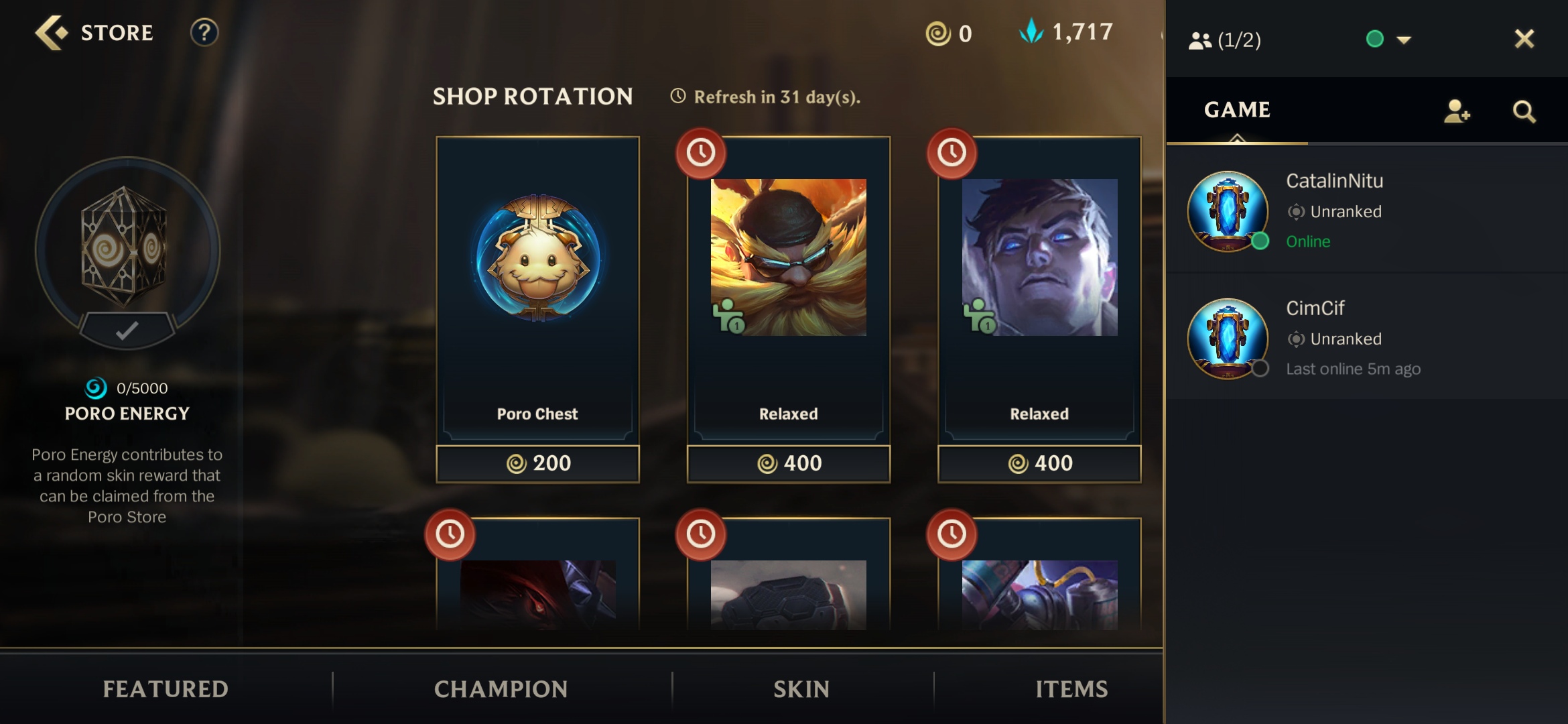
Task: Go back using the Store arrow
Action: point(52,33)
